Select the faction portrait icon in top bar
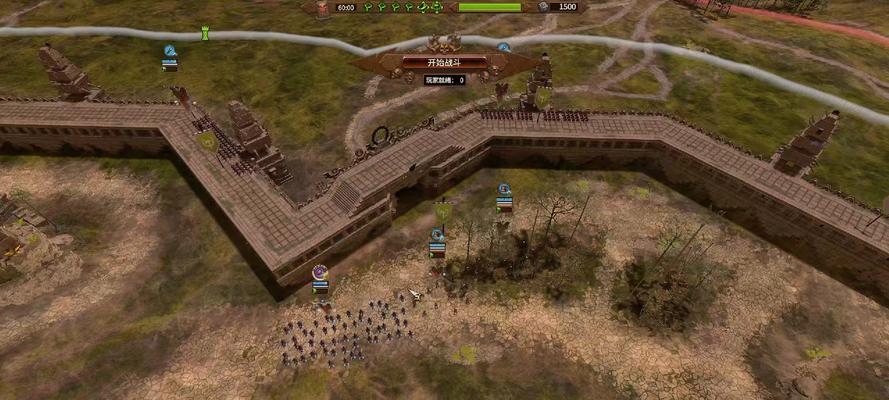The image size is (889, 400). click(x=322, y=8)
